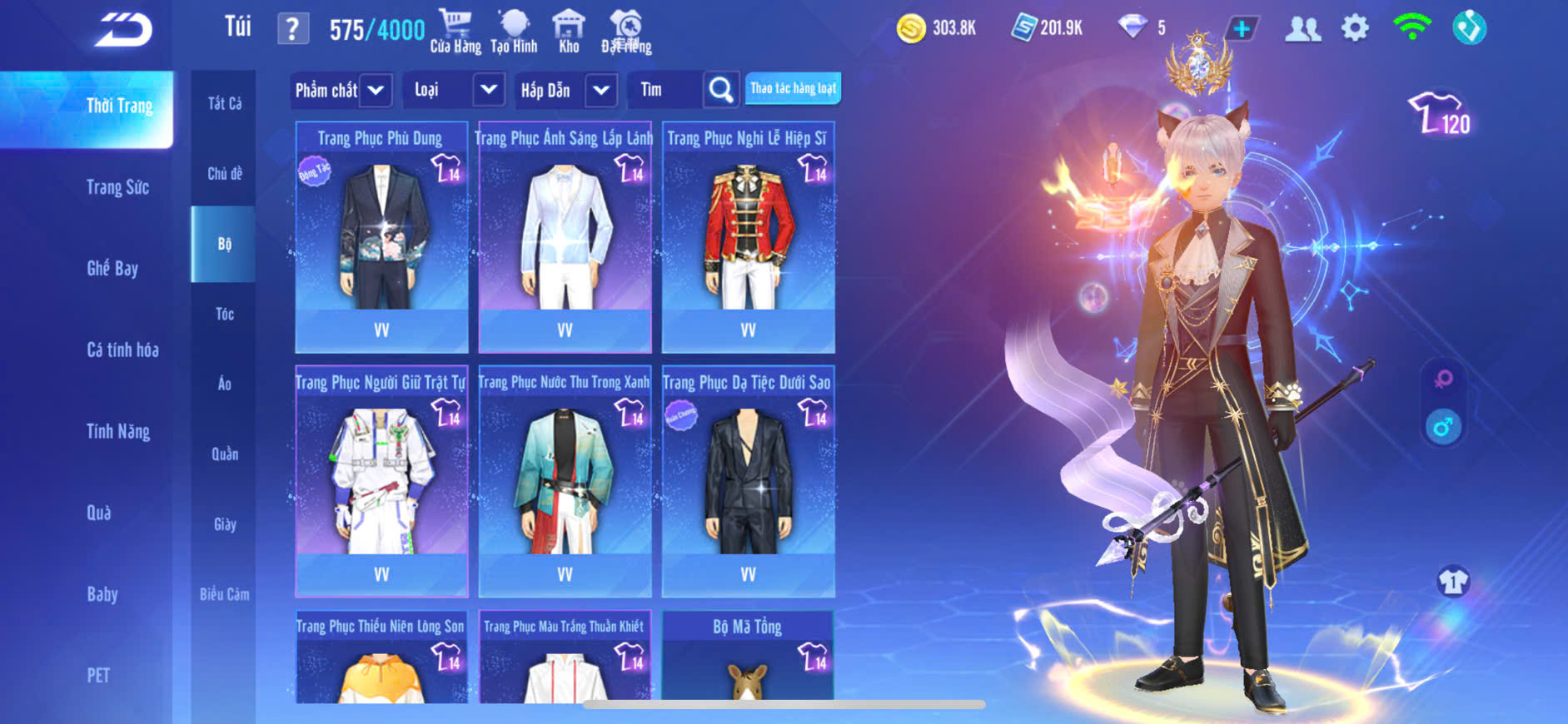Open the Cửa Hàng shop
The image size is (1568, 724).
pyautogui.click(x=455, y=32)
